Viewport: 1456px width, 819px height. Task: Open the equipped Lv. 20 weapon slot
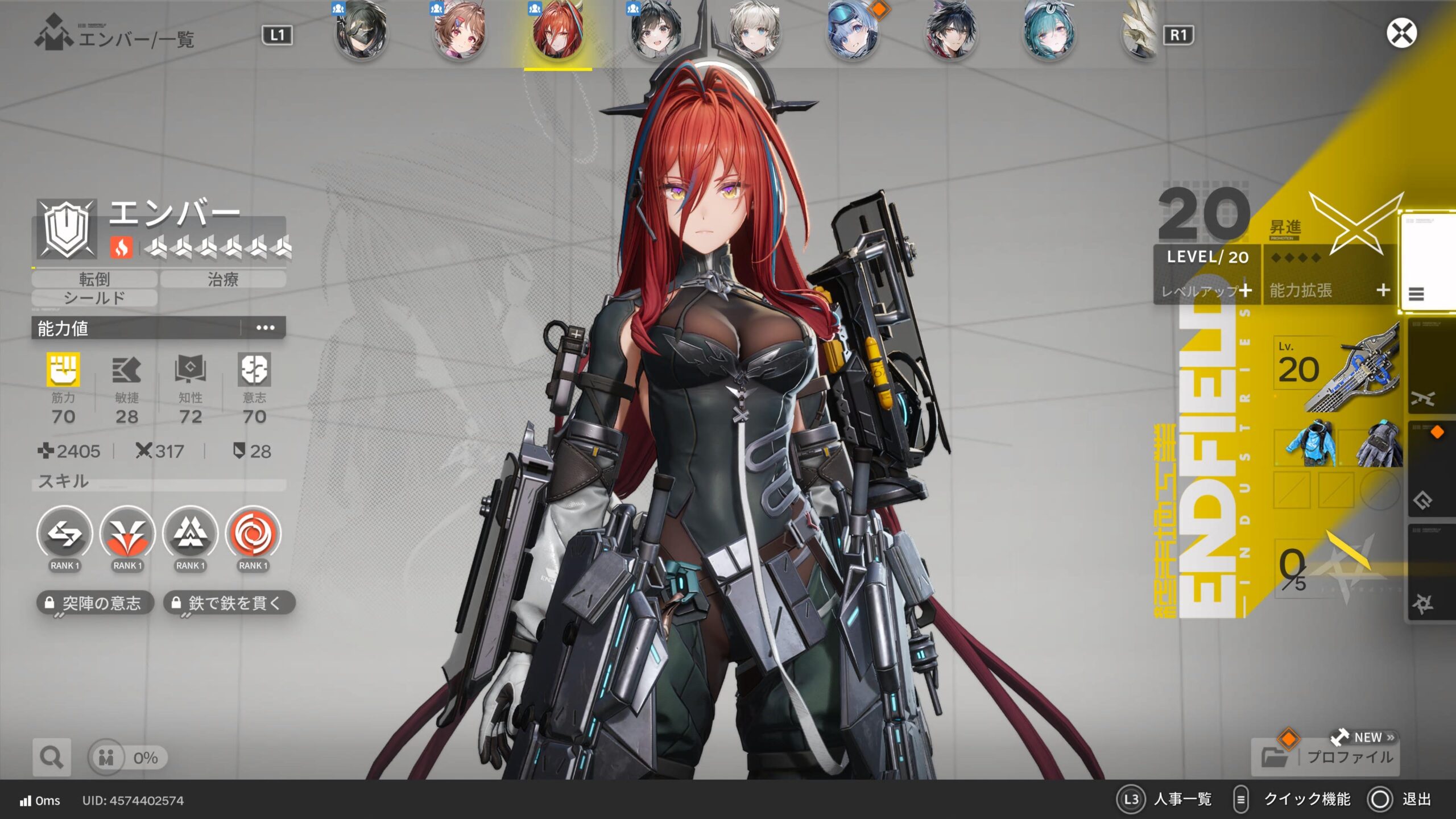1337,370
